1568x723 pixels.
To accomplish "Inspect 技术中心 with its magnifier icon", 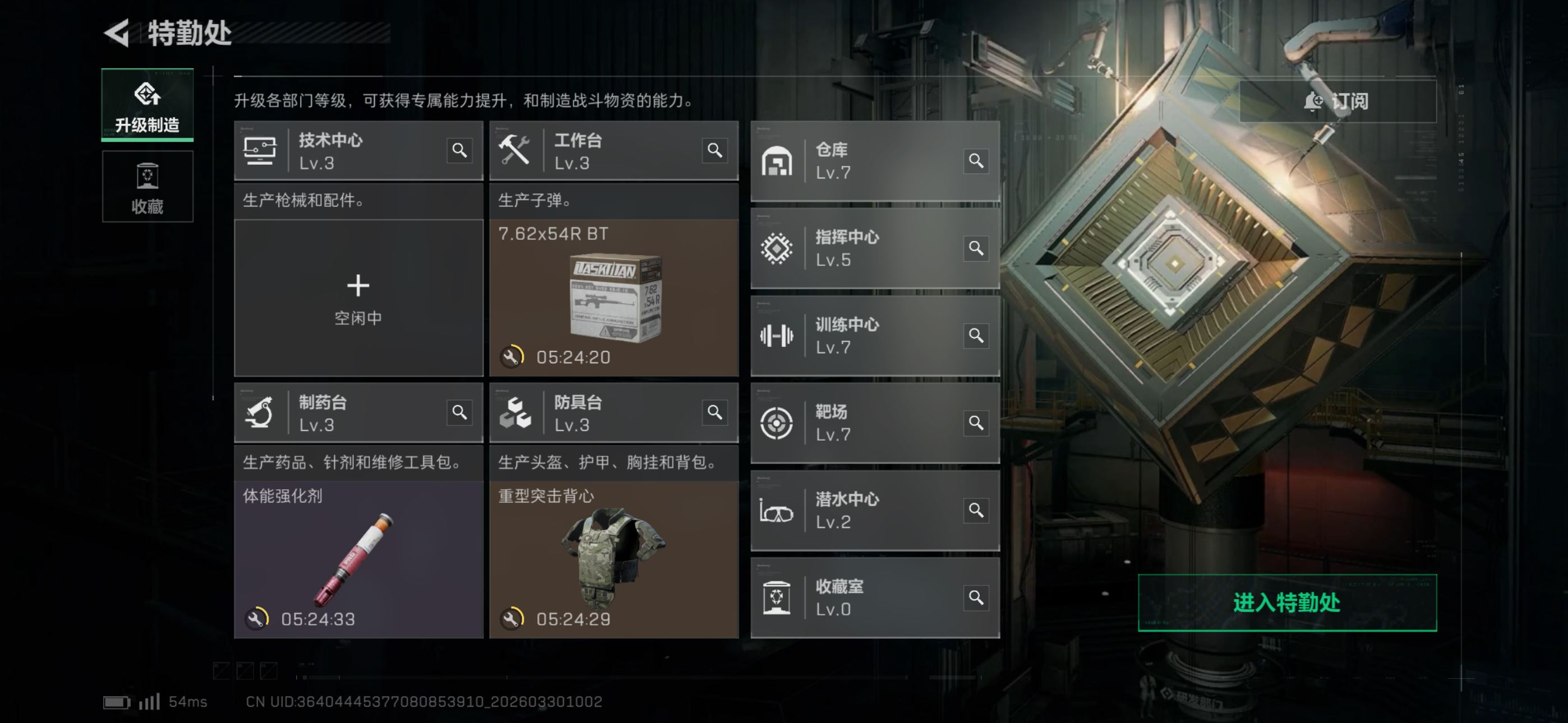I will click(459, 150).
